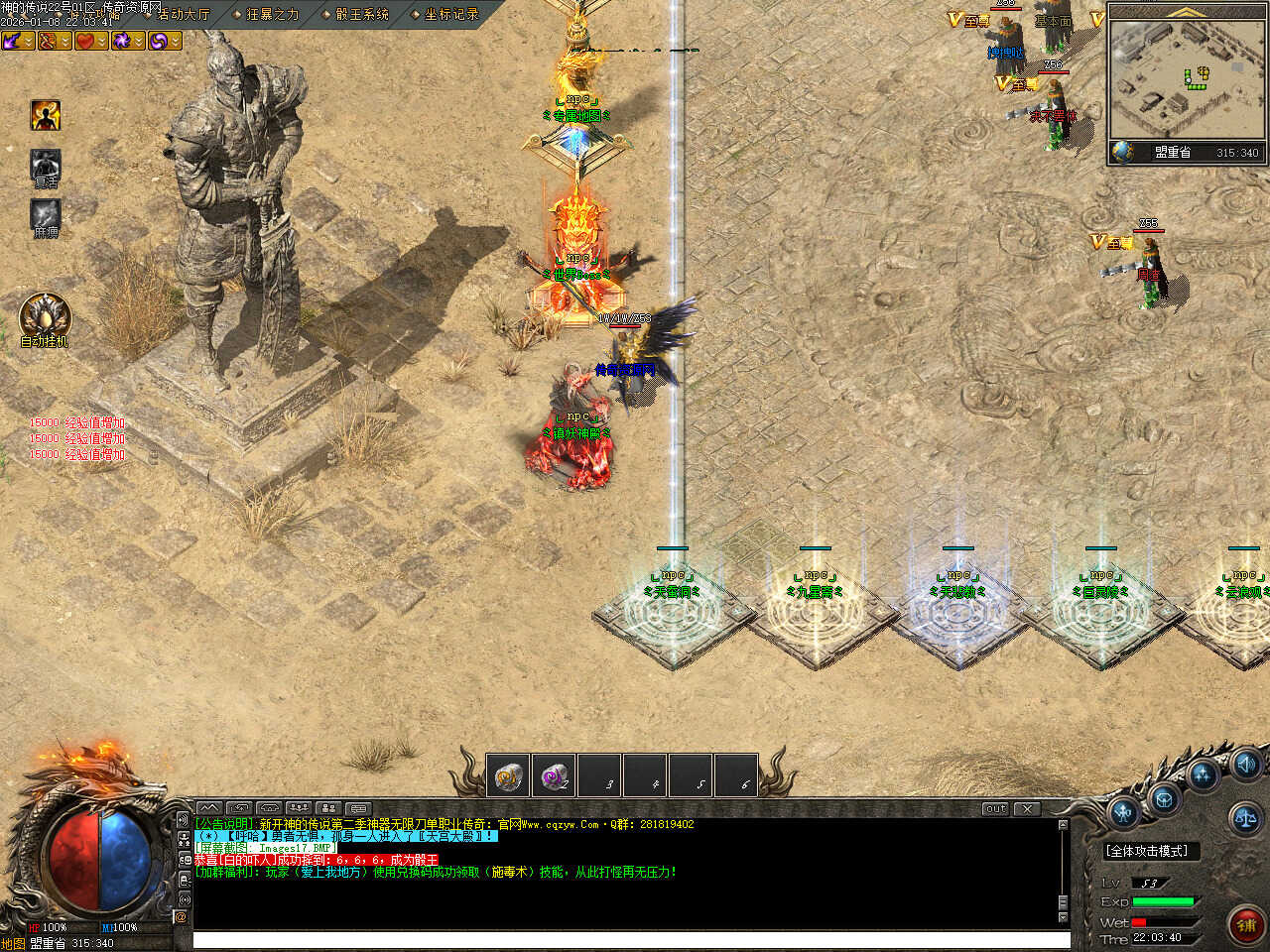Switch the 全体攻击模式 attack mode
This screenshot has height=952, width=1270.
point(1146,851)
